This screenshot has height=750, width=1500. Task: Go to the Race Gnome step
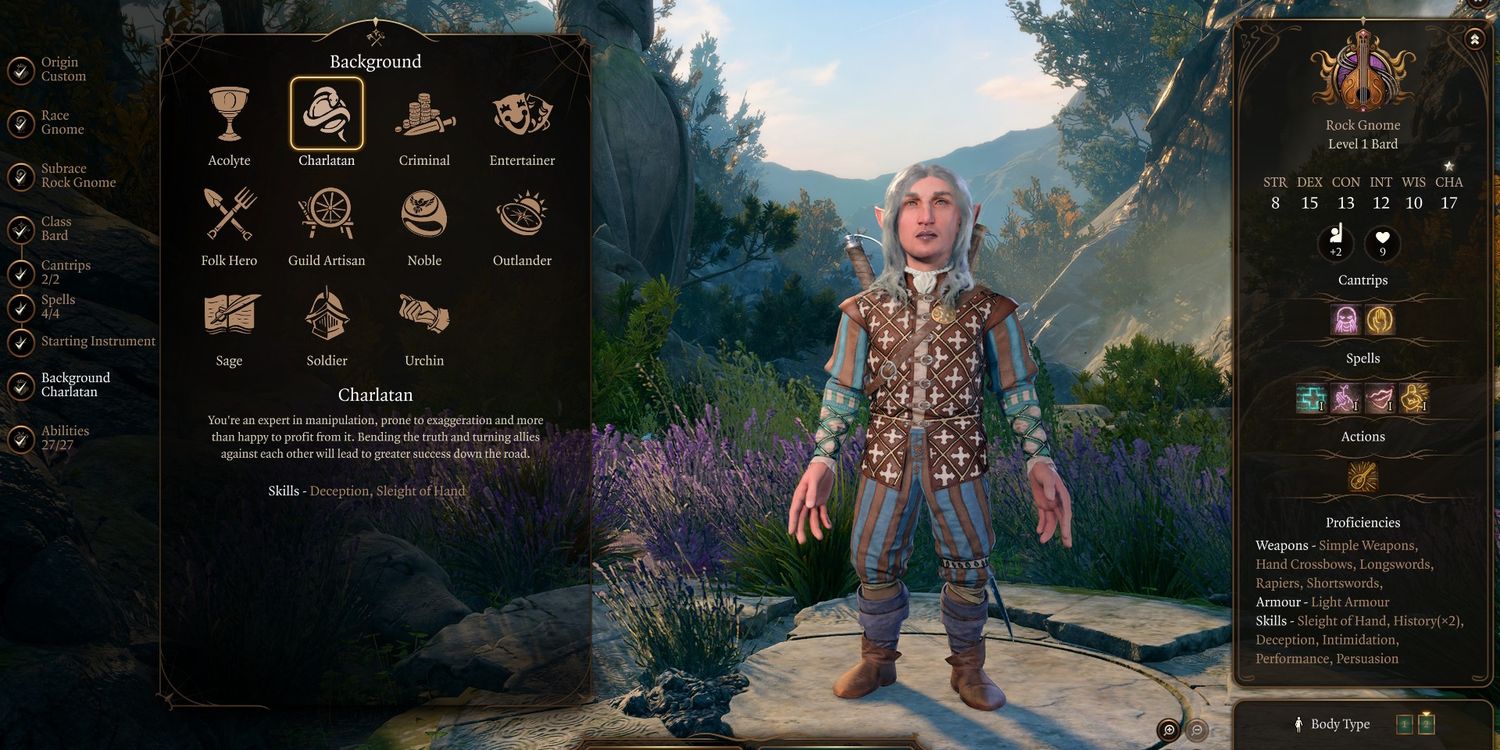62,123
